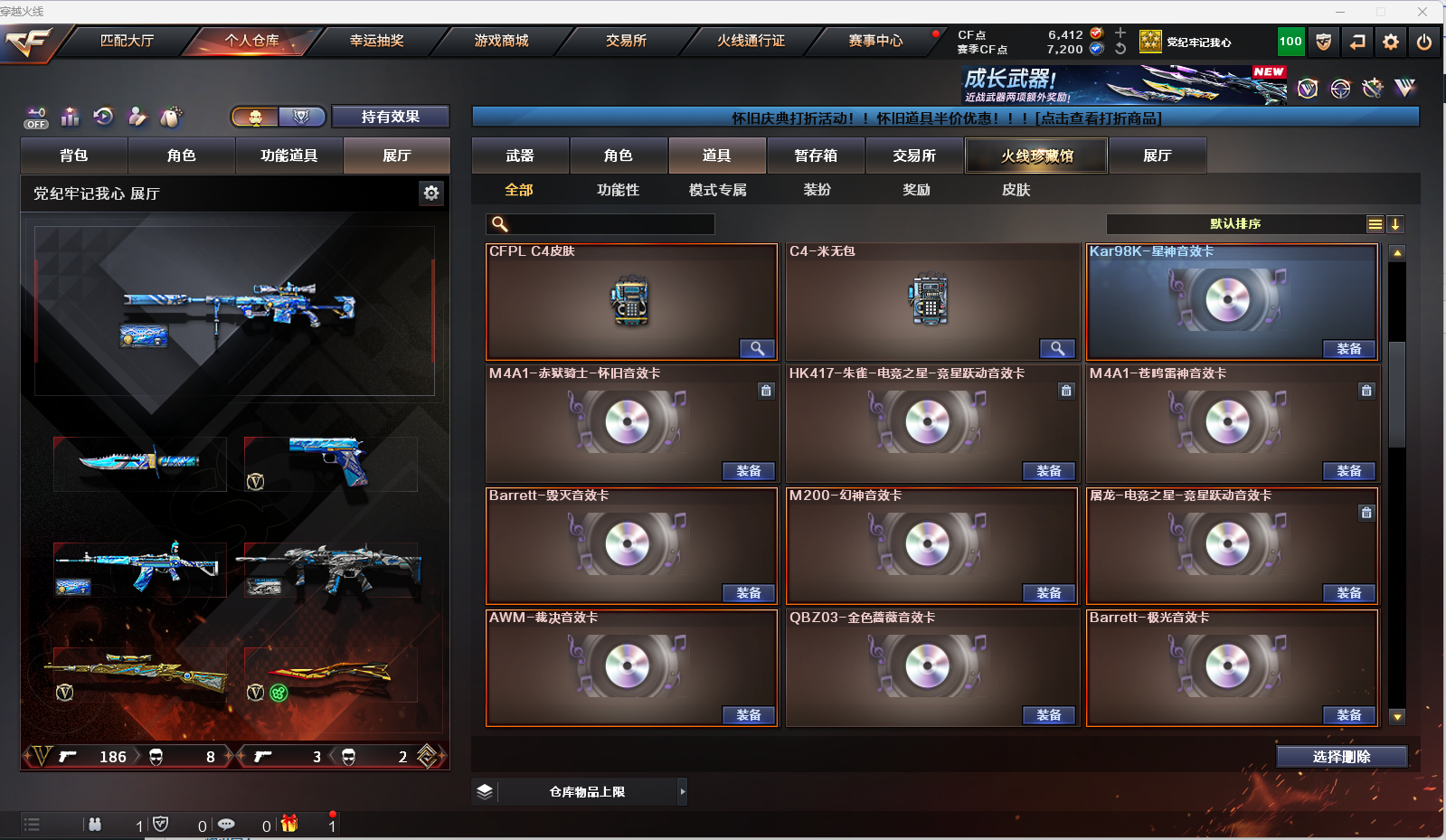Click the 怀旧庆典打折活动 discount banner
The width and height of the screenshot is (1446, 840).
coord(945,118)
